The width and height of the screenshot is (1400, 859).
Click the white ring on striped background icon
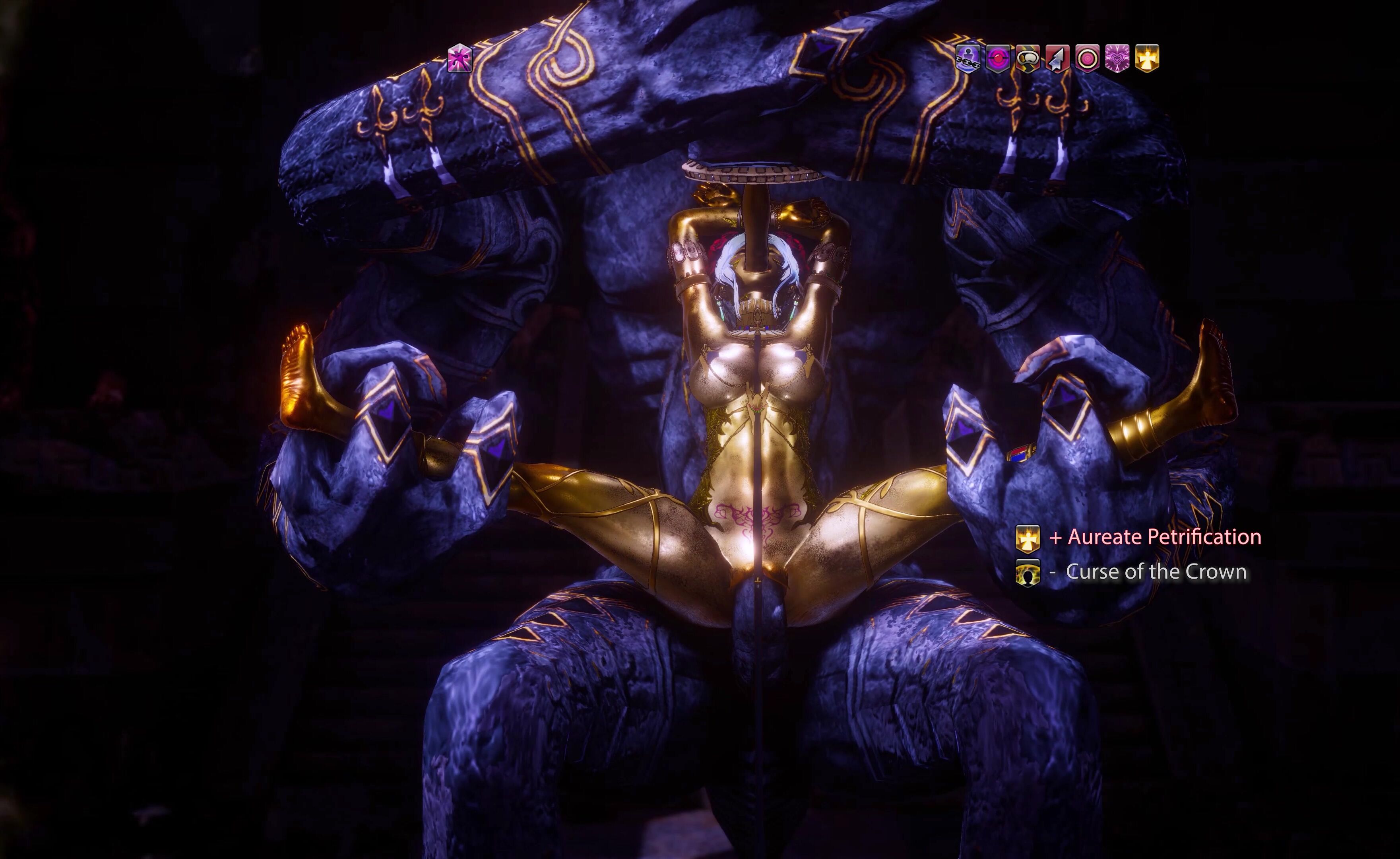[x=1027, y=58]
